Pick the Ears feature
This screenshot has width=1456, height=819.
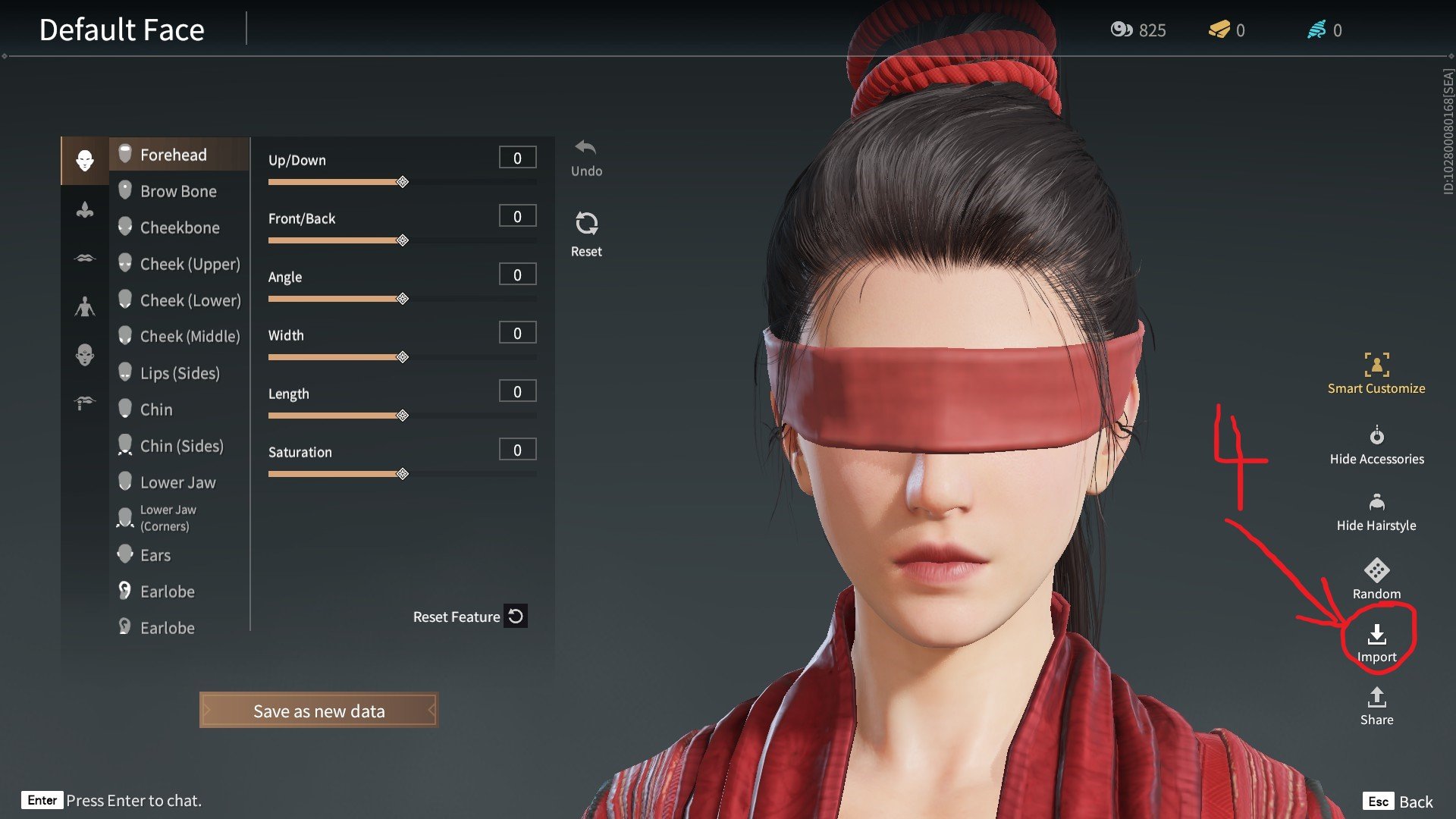coord(155,555)
